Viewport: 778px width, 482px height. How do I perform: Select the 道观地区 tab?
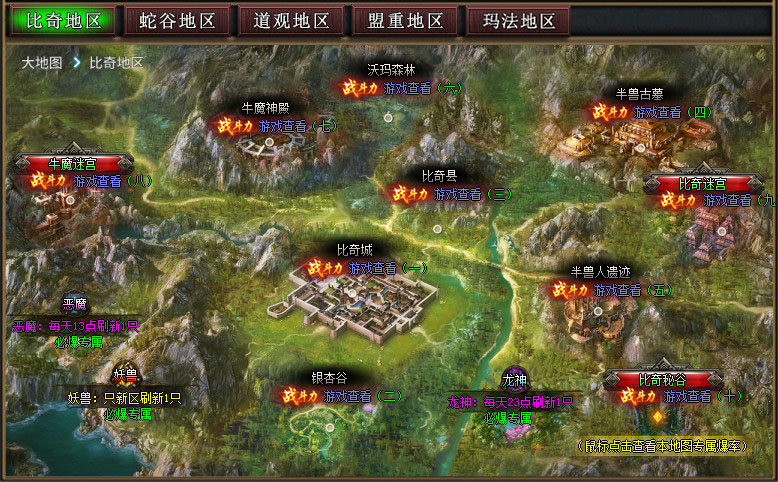coord(290,21)
